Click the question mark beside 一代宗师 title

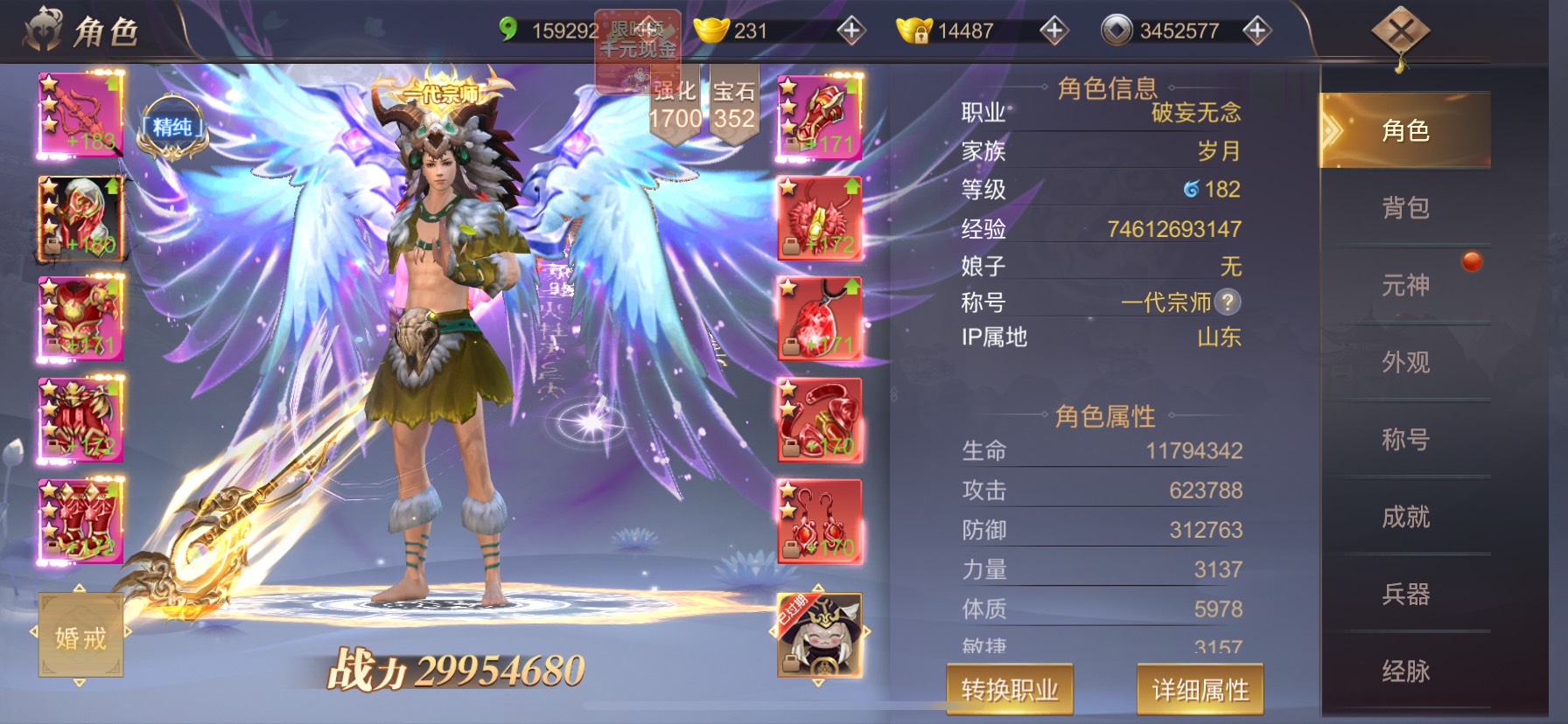coord(1228,303)
